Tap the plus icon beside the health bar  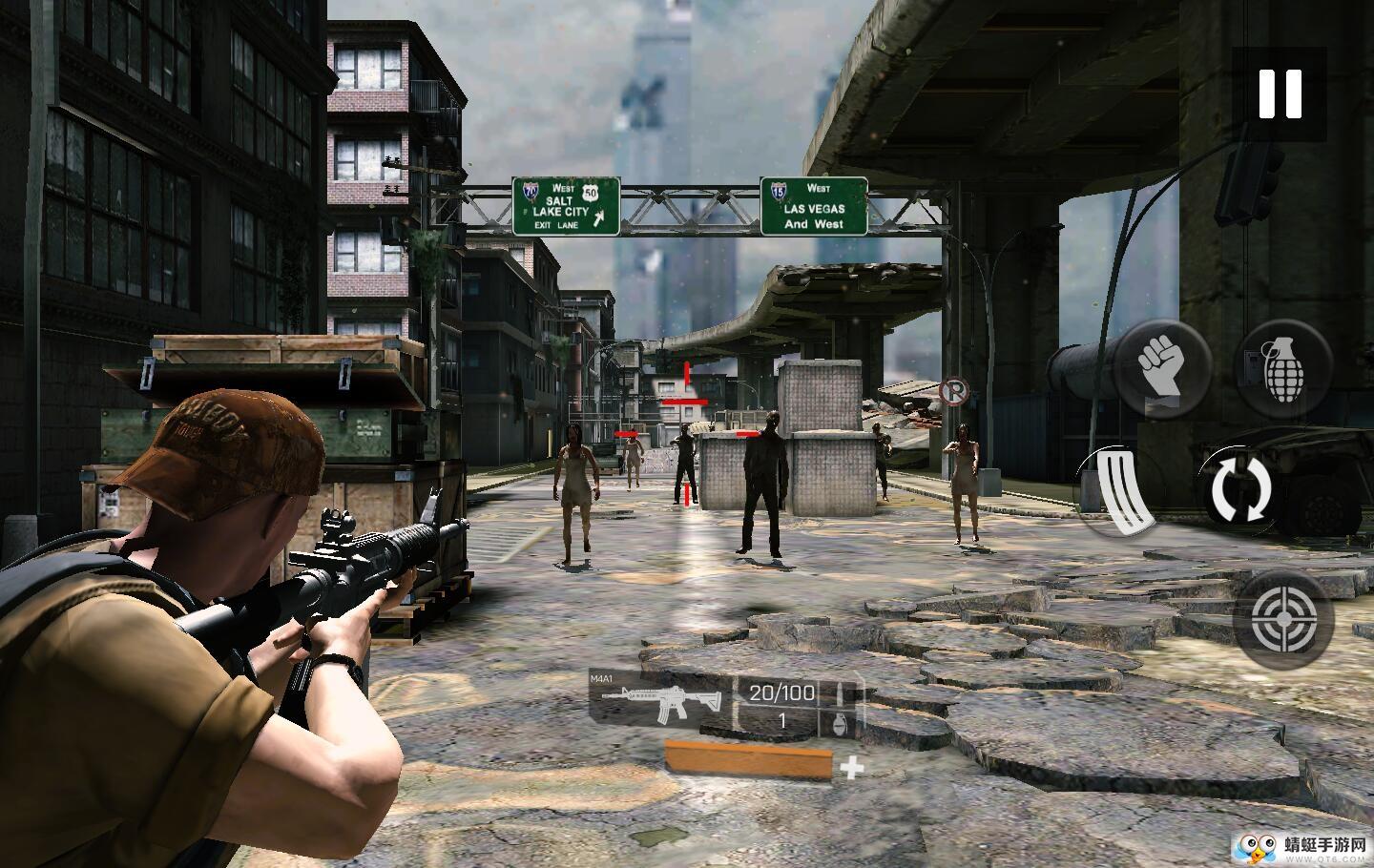tap(851, 766)
